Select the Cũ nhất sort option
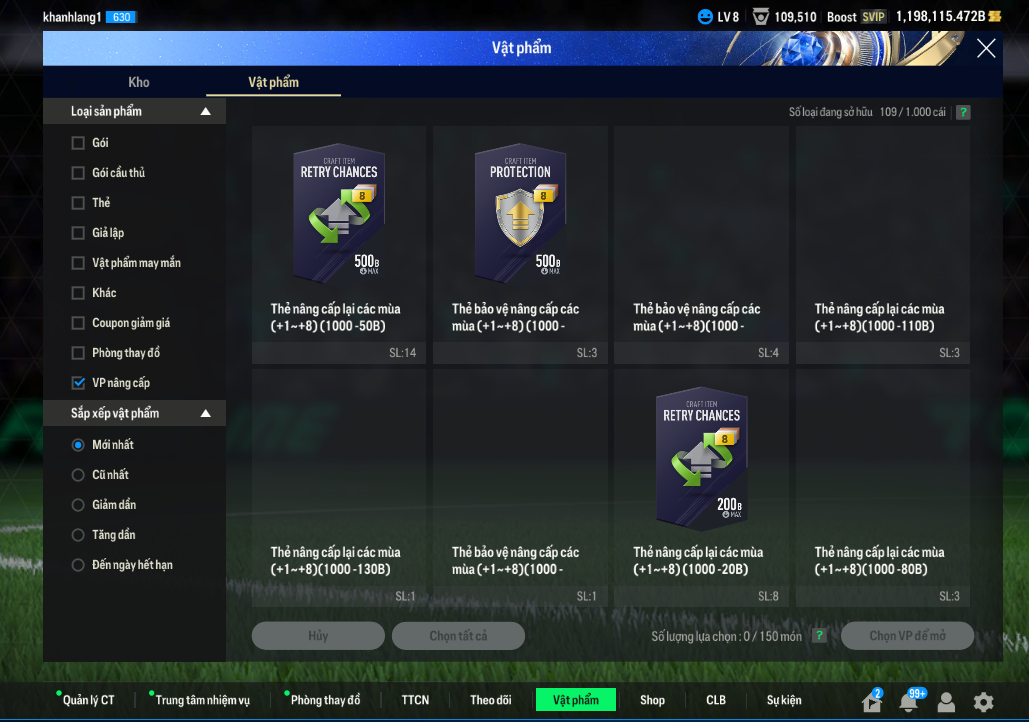1029x722 pixels. point(78,475)
